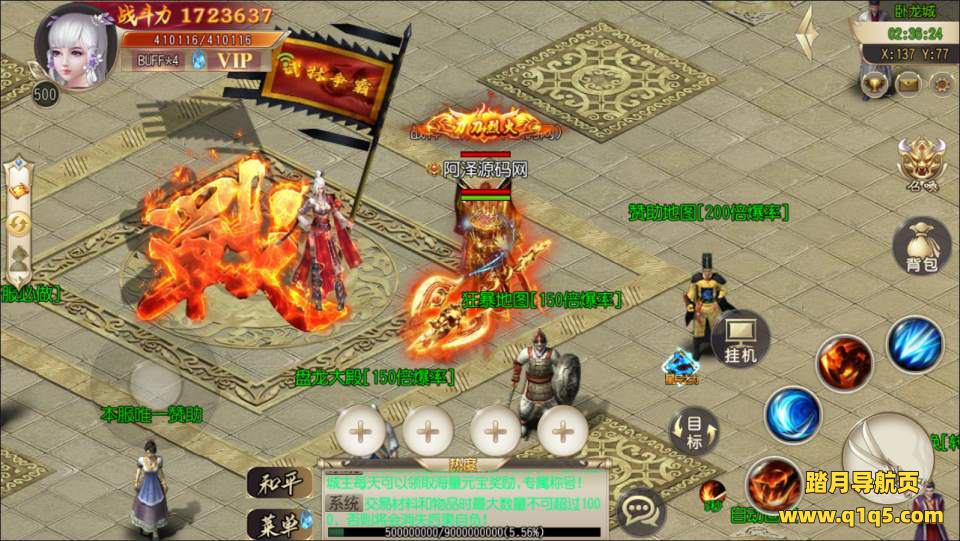Open the mail envelope icon

pos(909,84)
